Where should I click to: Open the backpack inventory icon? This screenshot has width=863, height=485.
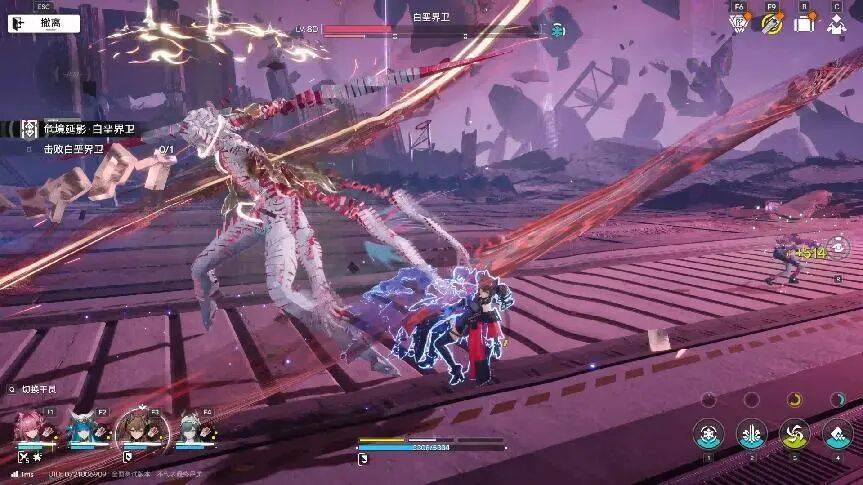804,24
